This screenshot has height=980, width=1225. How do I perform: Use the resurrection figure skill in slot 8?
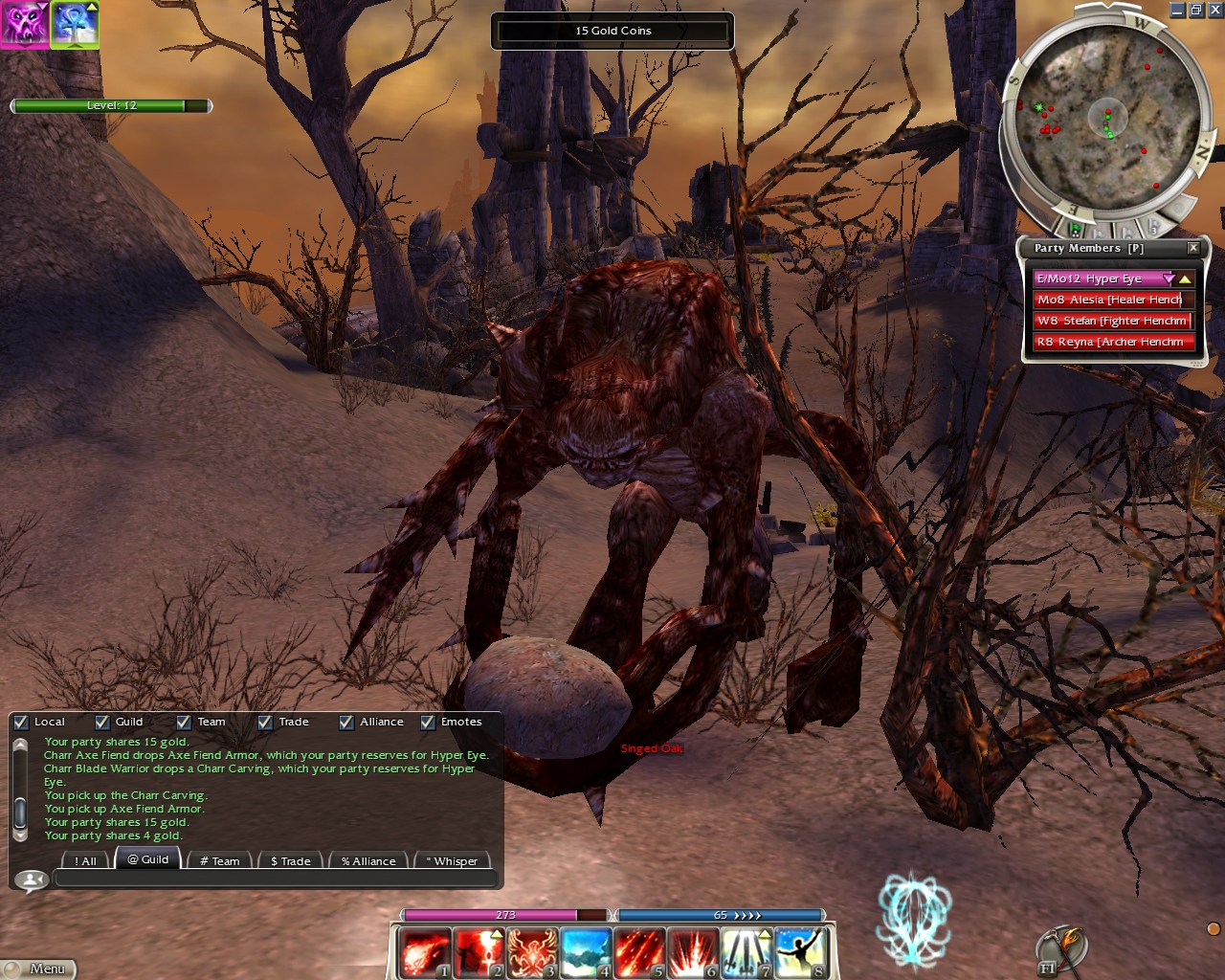coord(800,952)
